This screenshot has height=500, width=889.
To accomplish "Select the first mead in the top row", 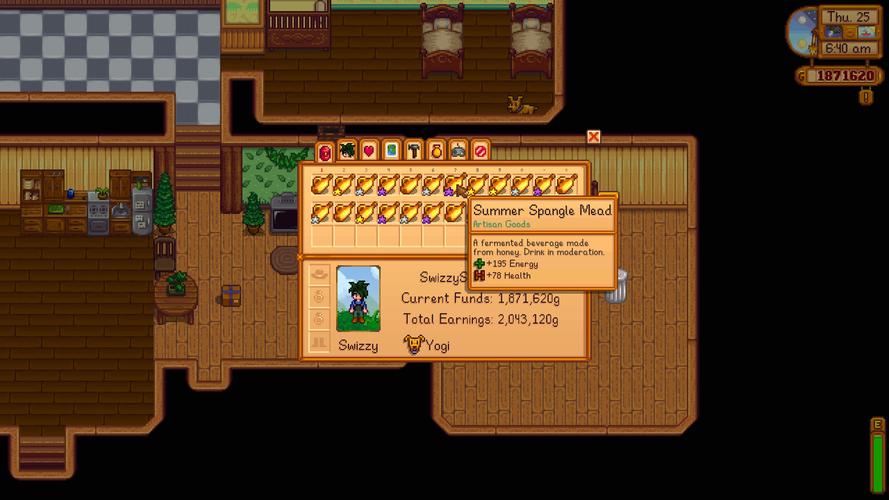I will tap(321, 185).
